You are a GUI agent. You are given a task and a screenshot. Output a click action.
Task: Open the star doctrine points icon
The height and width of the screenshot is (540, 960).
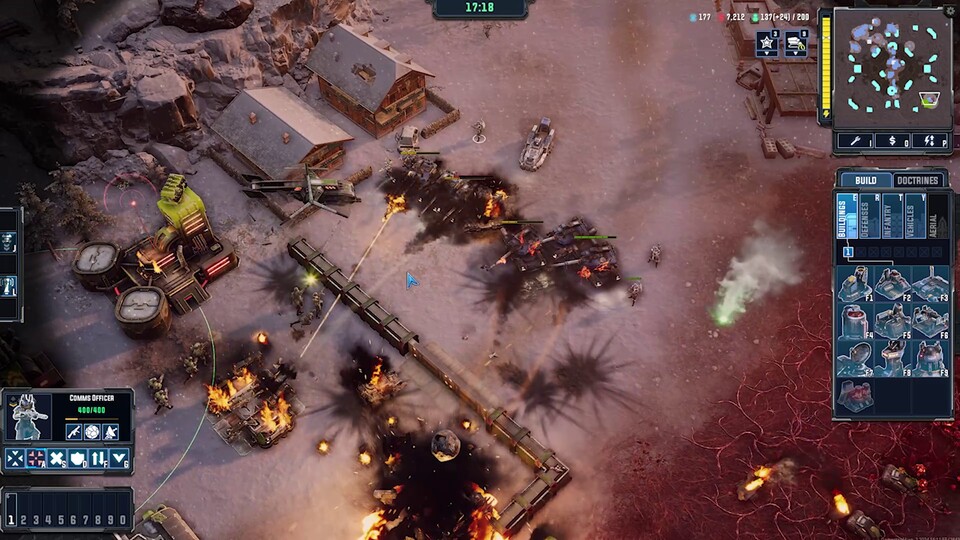click(765, 43)
